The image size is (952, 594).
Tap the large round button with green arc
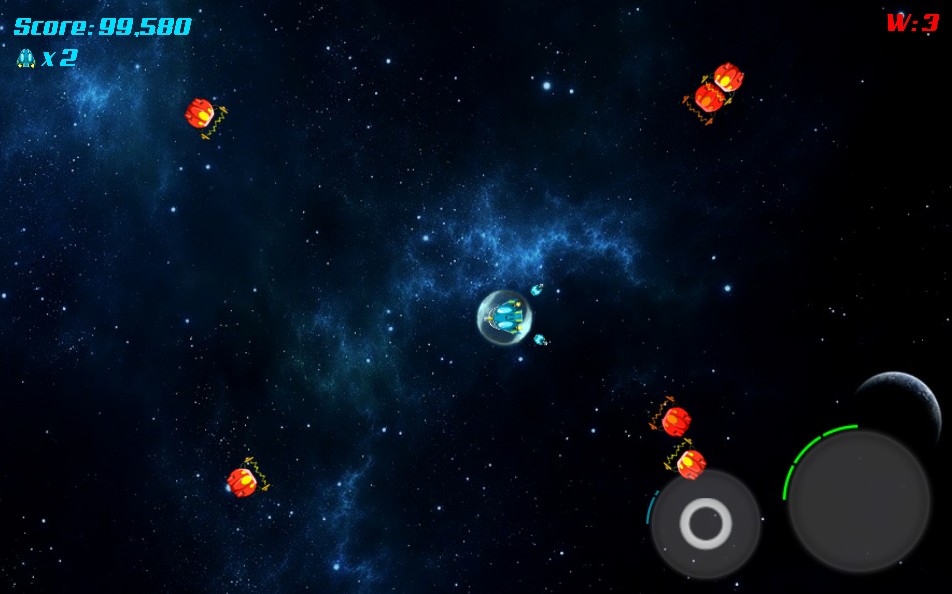click(858, 500)
